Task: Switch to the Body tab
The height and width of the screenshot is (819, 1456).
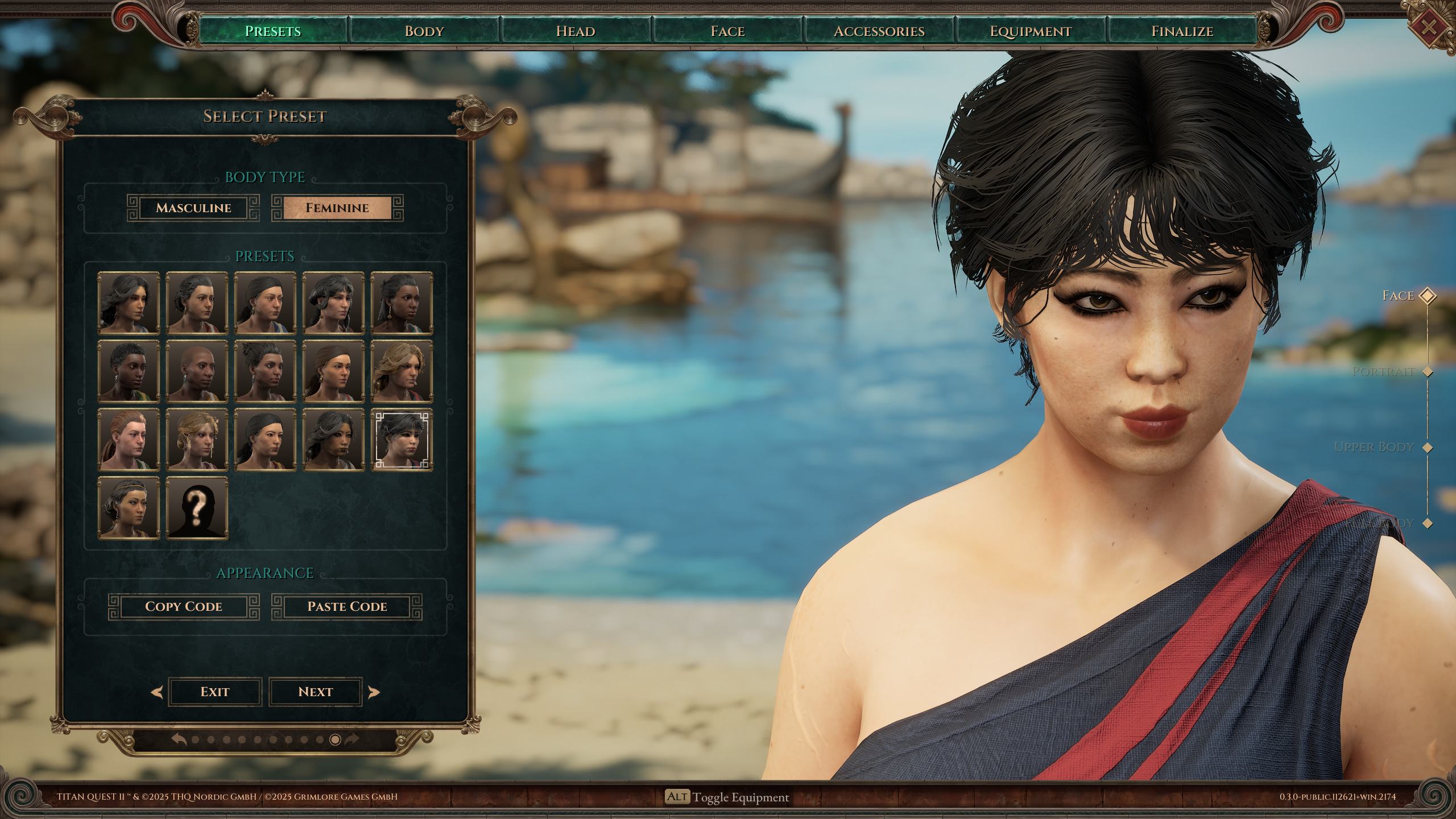Action: (424, 31)
